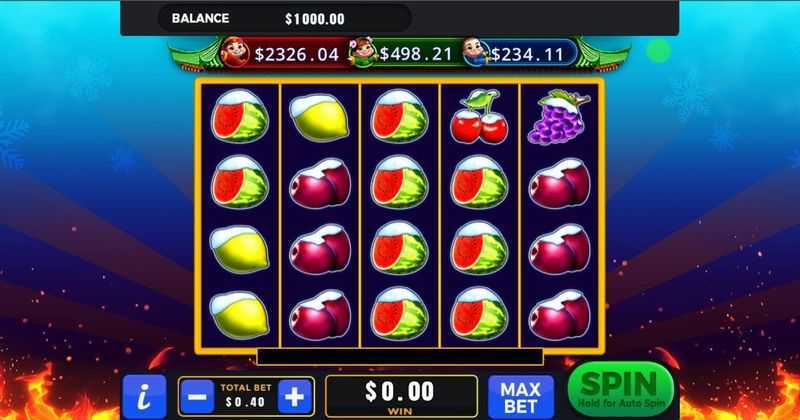The image size is (800, 420).
Task: Decrease total bet with the minus button
Action: coord(197,394)
